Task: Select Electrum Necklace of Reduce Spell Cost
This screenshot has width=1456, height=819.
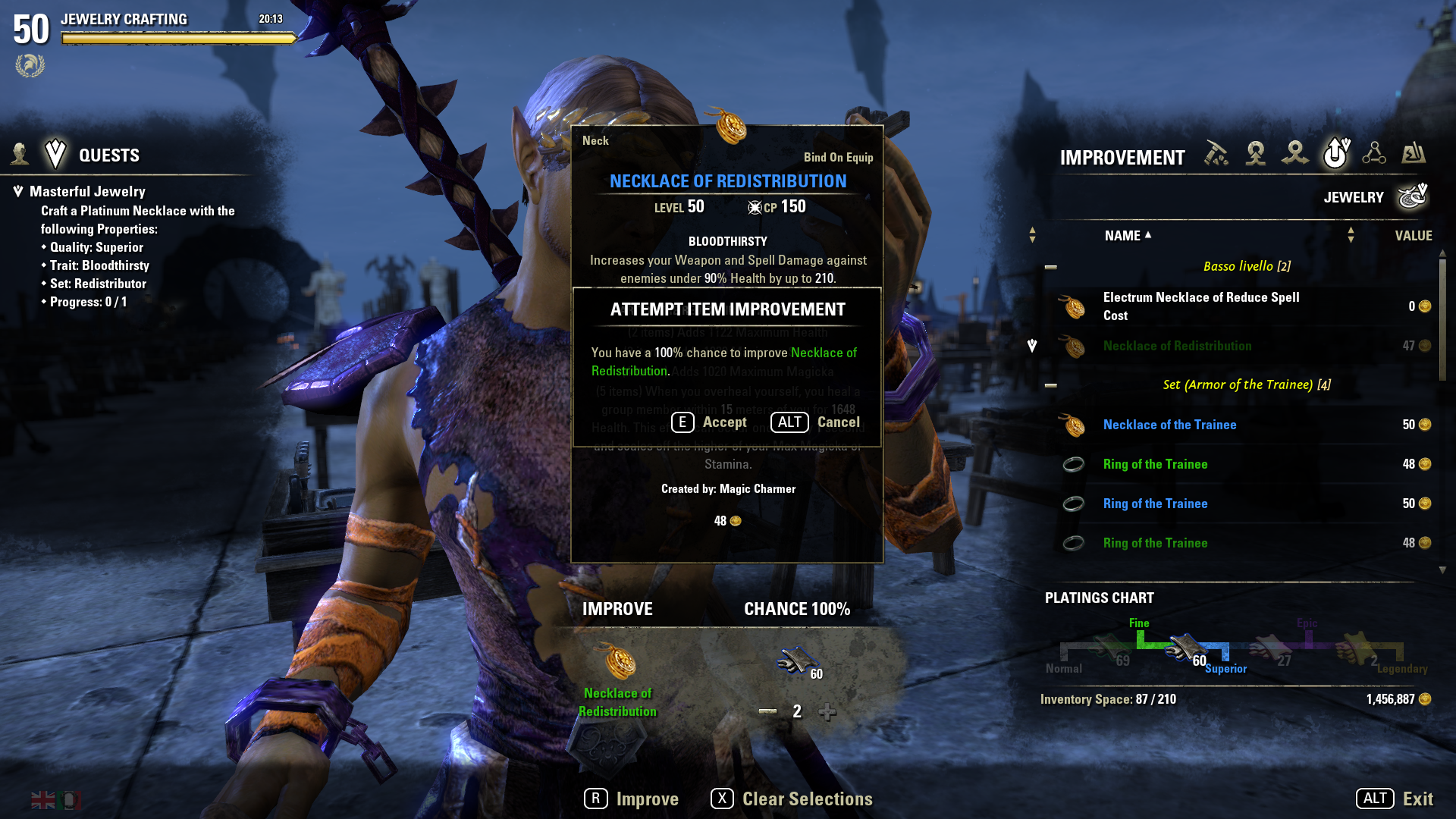Action: pos(1201,306)
